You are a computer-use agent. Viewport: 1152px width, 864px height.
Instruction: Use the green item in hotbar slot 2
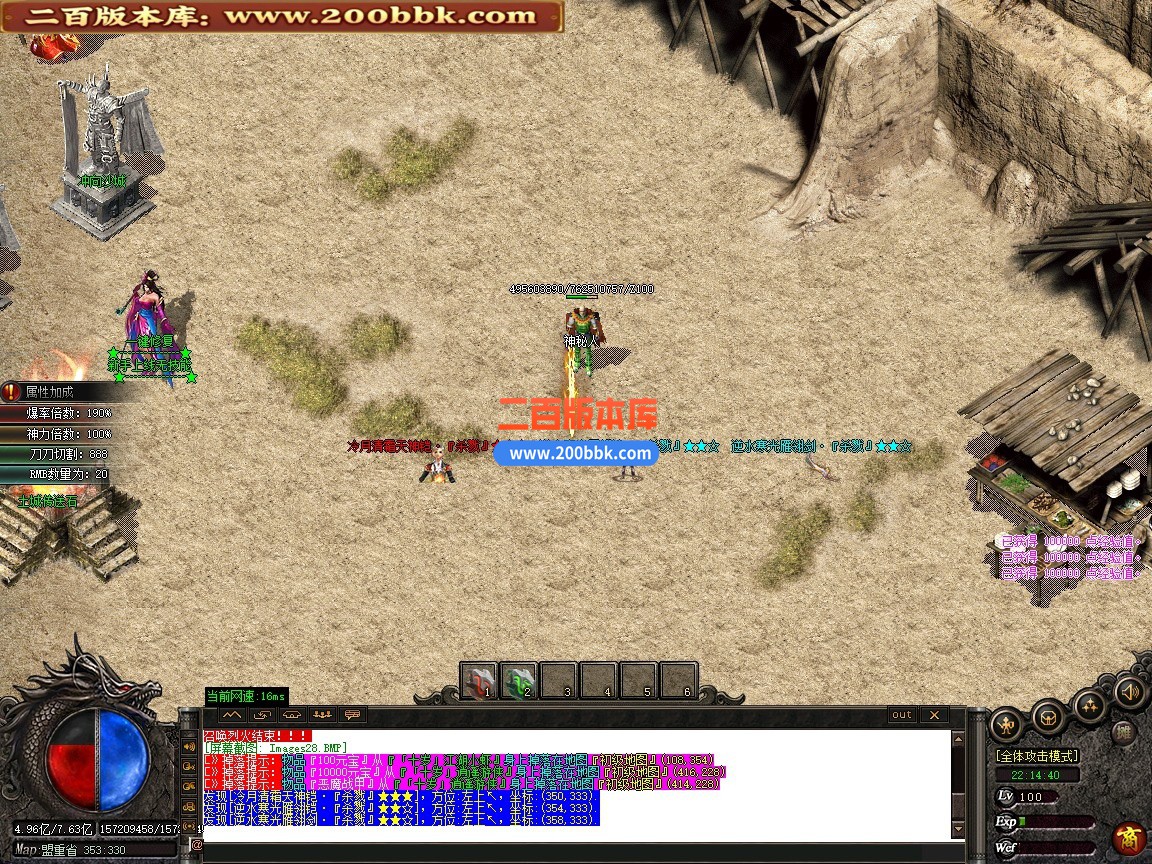click(x=519, y=681)
